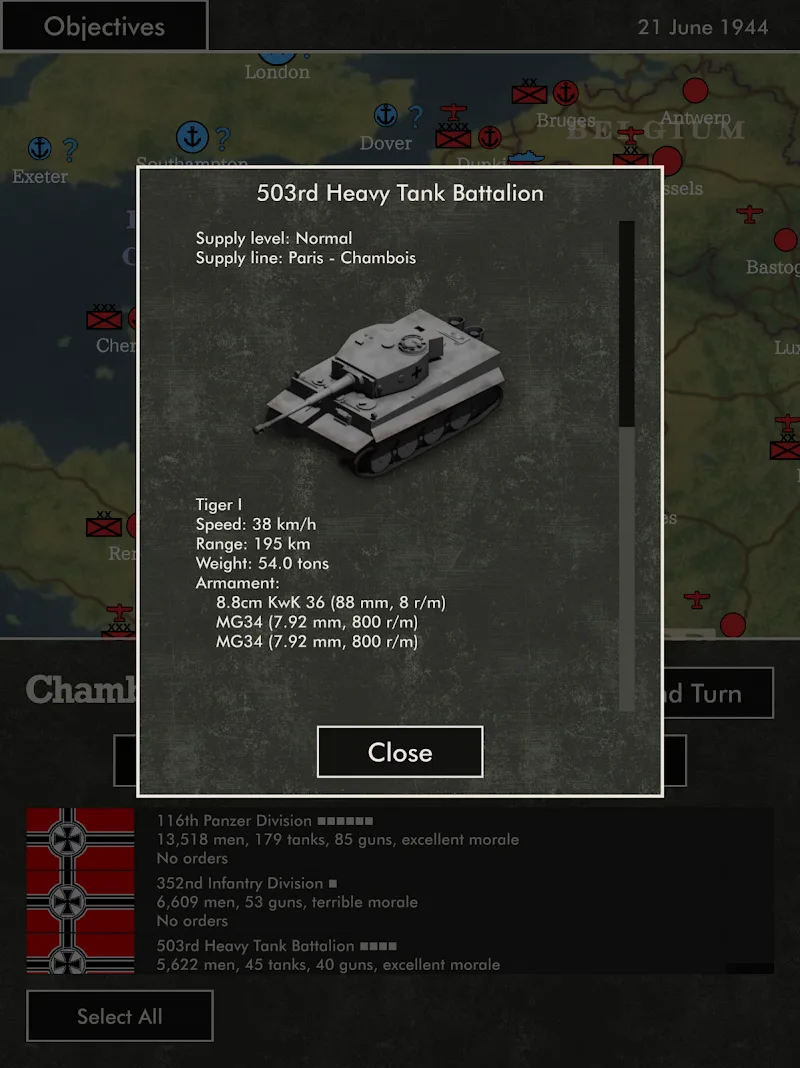Open the Objectives panel
The height and width of the screenshot is (1068, 800).
[104, 26]
